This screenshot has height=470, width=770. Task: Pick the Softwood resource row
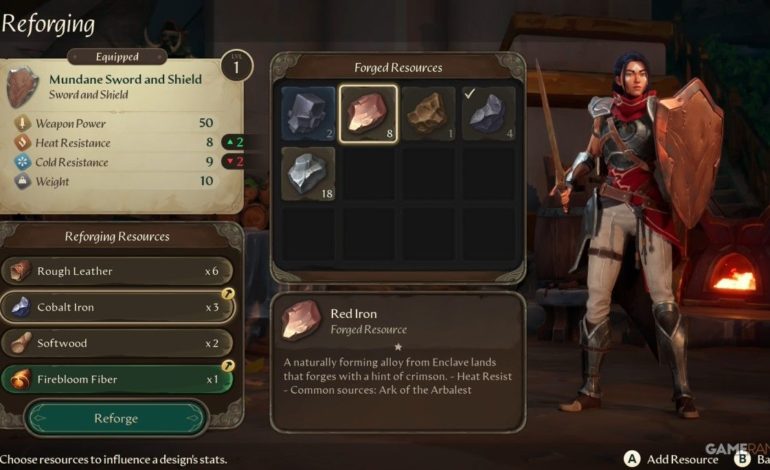pyautogui.click(x=118, y=343)
